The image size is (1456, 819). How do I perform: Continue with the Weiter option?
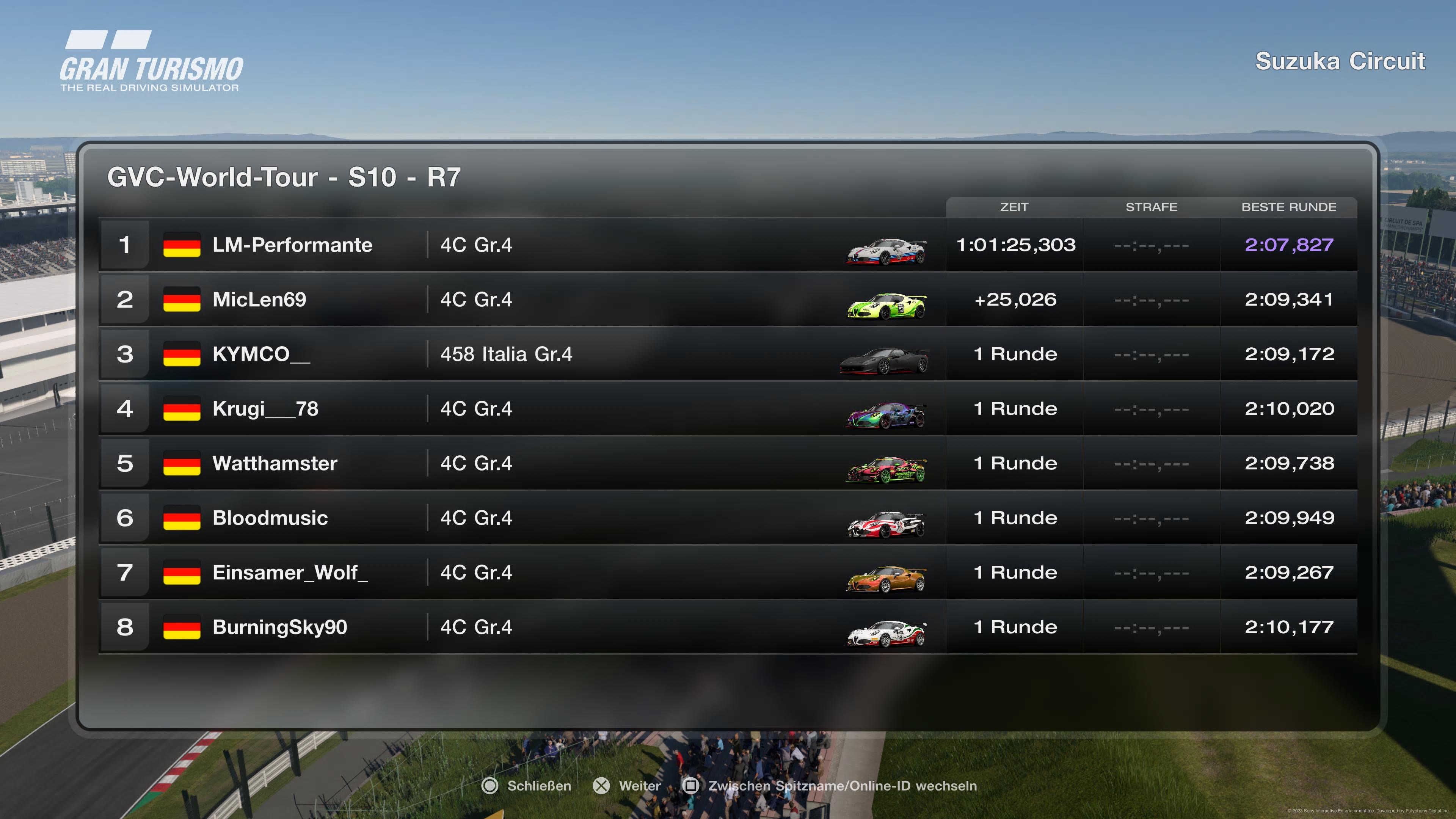point(627,786)
